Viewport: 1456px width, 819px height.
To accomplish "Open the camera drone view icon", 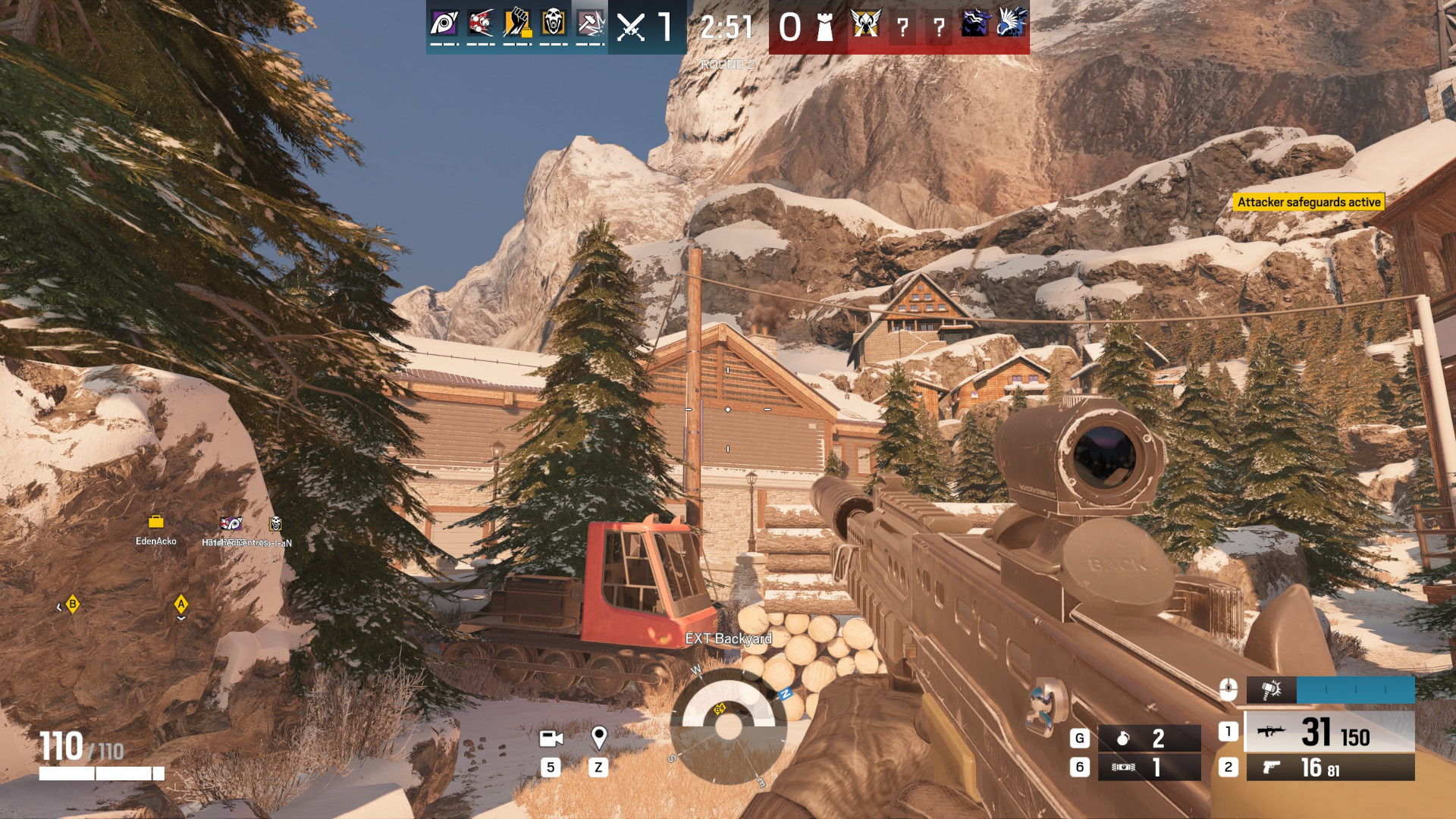I will pyautogui.click(x=551, y=738).
